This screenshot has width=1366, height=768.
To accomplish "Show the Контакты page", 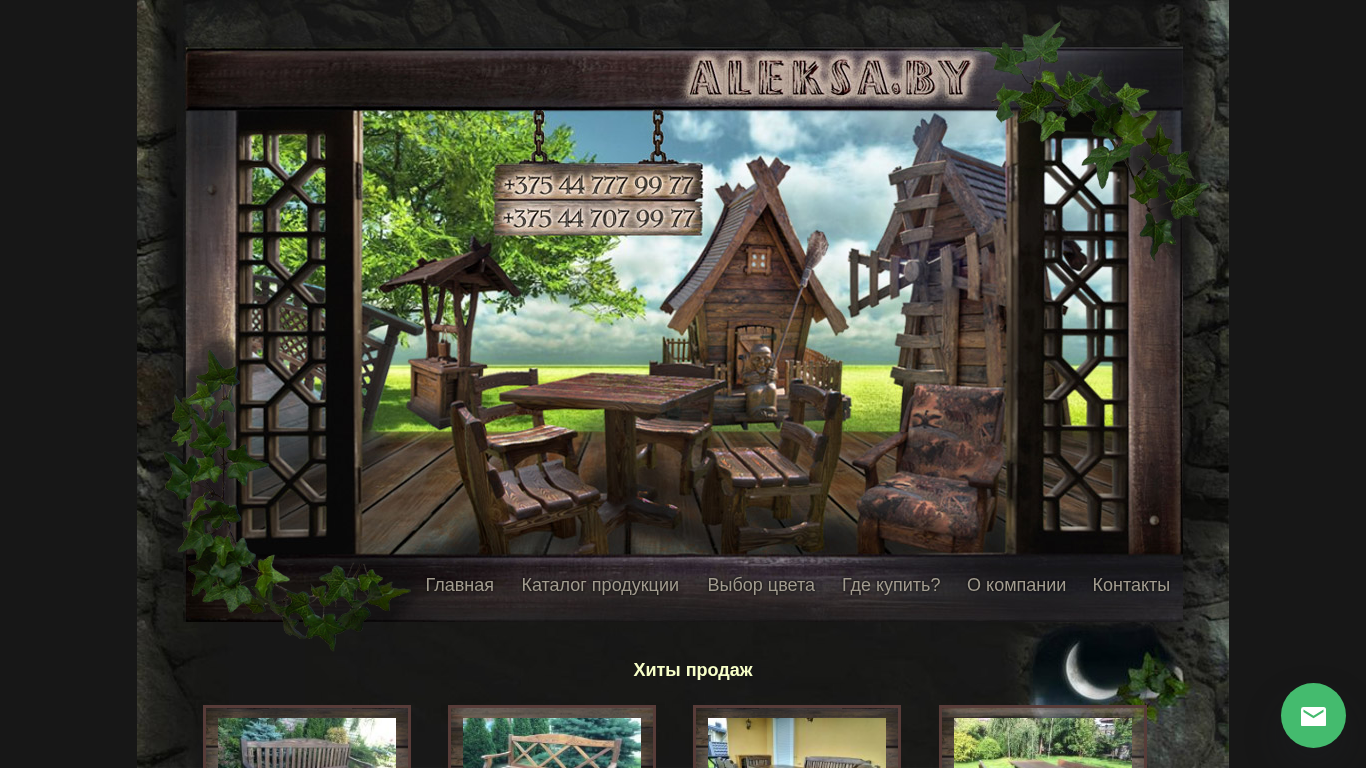I will pos(1131,585).
